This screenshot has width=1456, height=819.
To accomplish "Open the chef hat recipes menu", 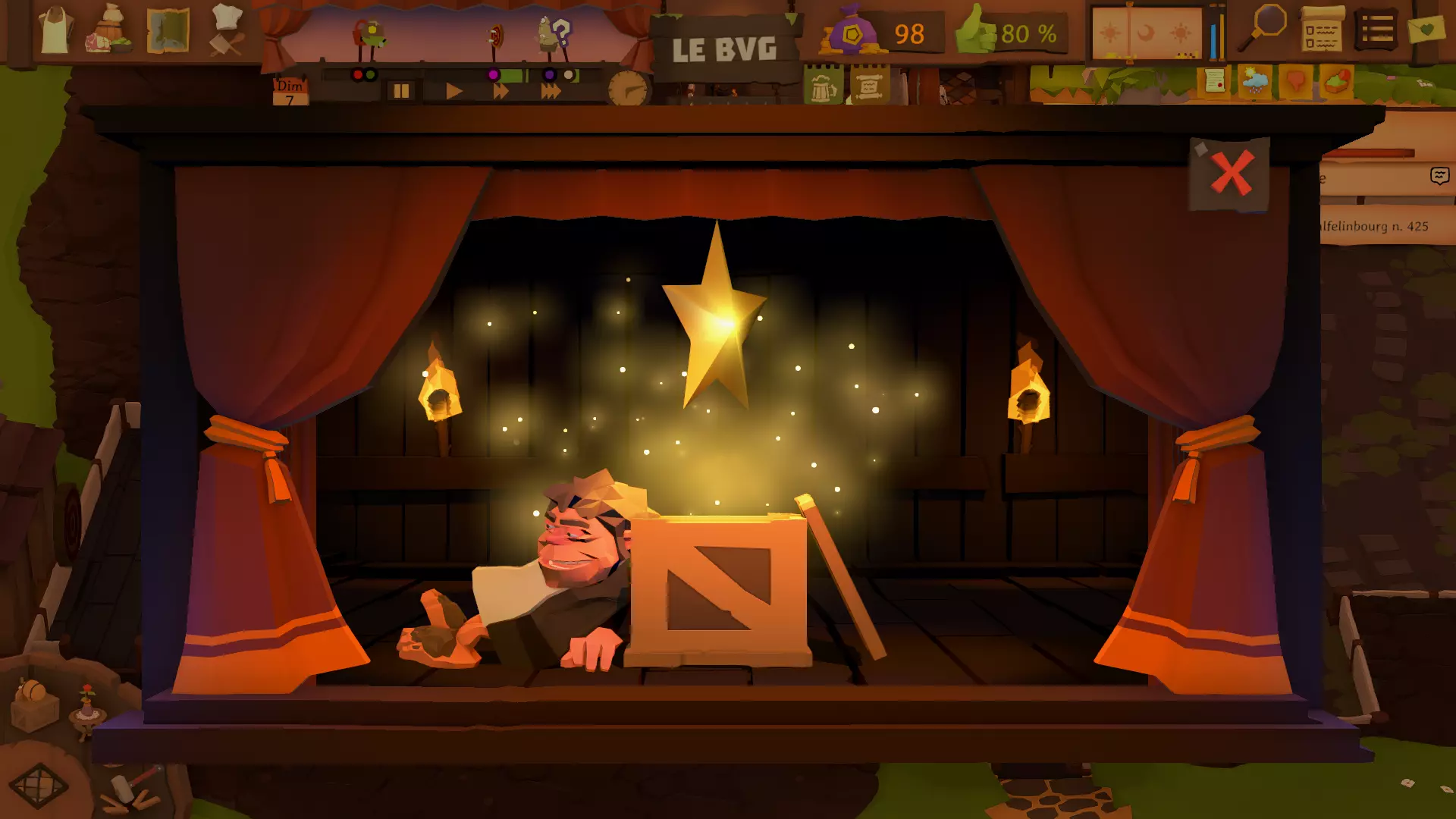I will coord(227,30).
